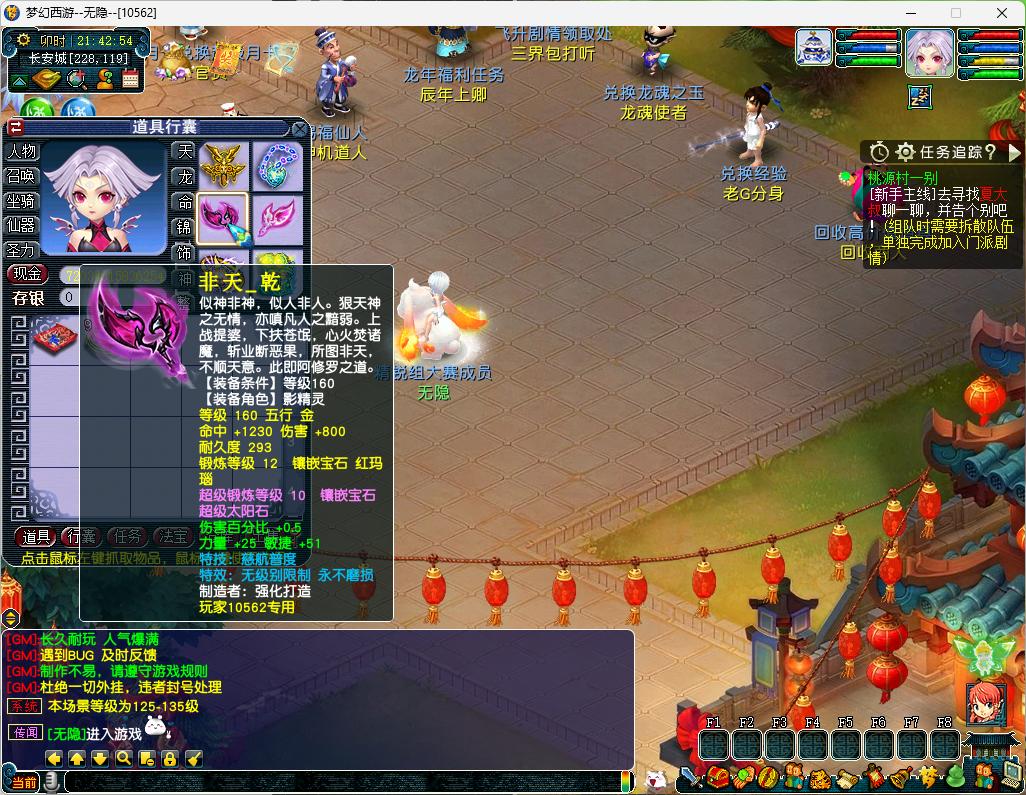Screen dimensions: 1026x795
Task: Close the 道具行囊 inventory window
Action: tap(299, 128)
